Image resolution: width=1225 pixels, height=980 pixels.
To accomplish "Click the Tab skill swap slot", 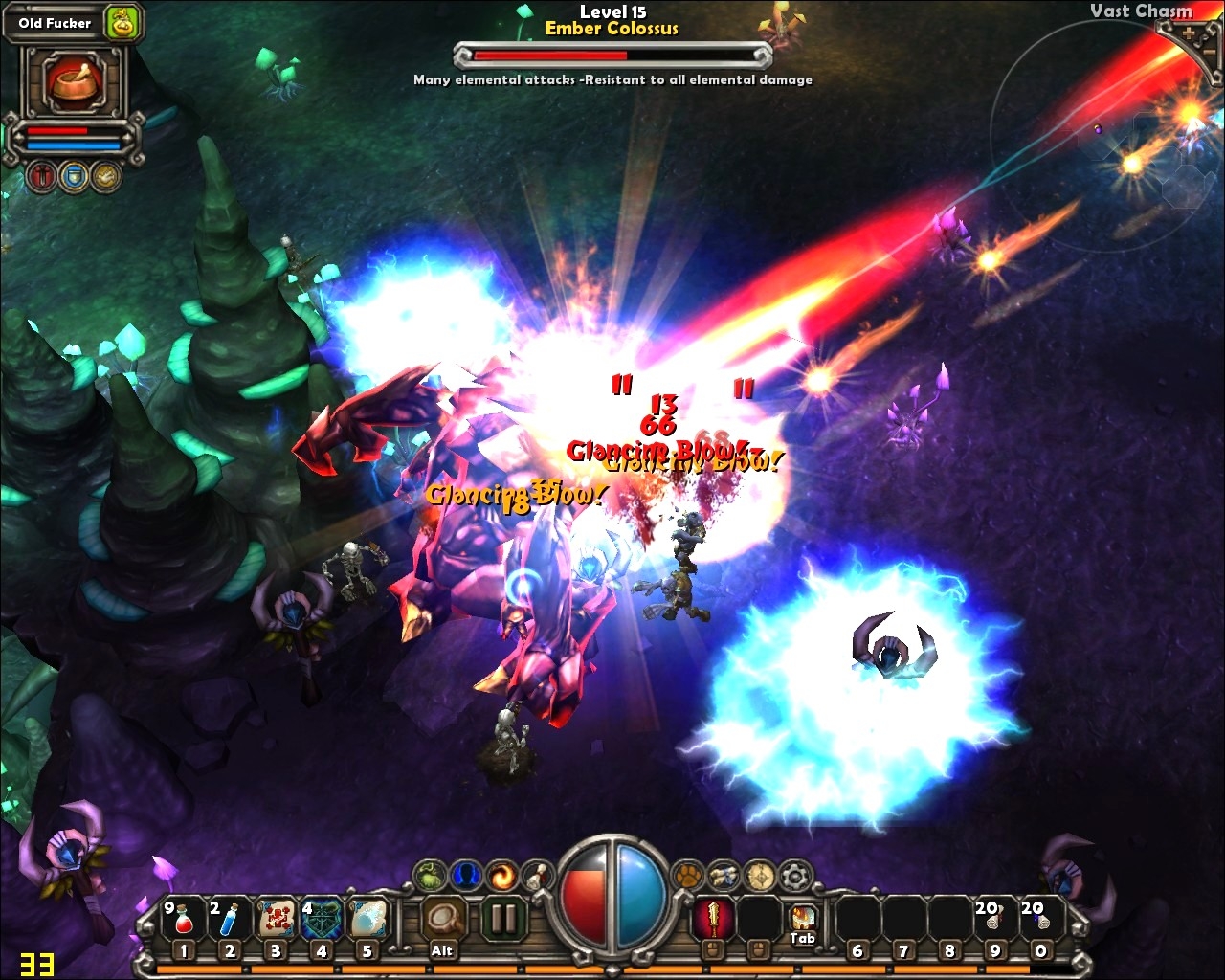I will (803, 920).
